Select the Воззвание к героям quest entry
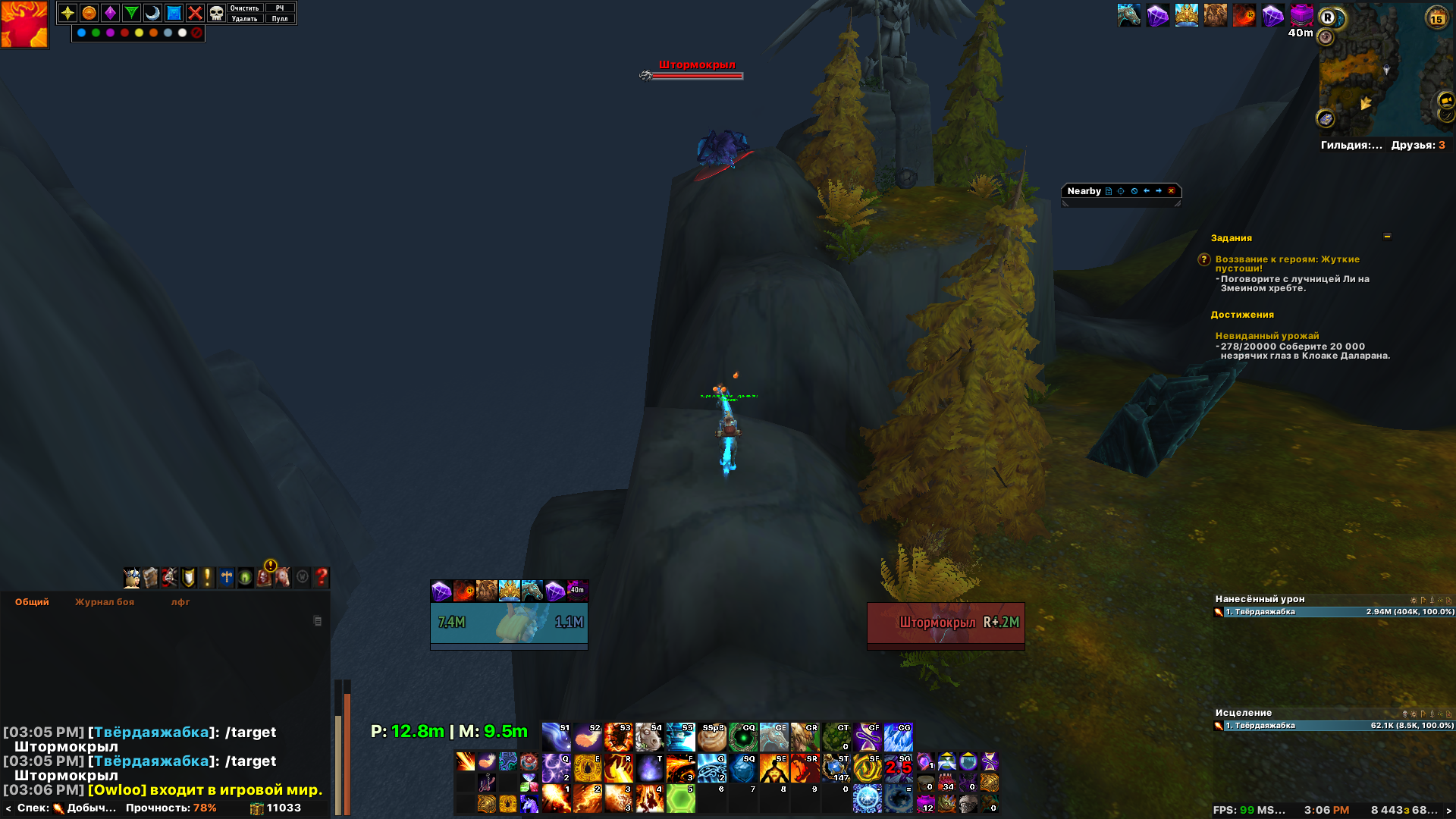 point(1287,263)
